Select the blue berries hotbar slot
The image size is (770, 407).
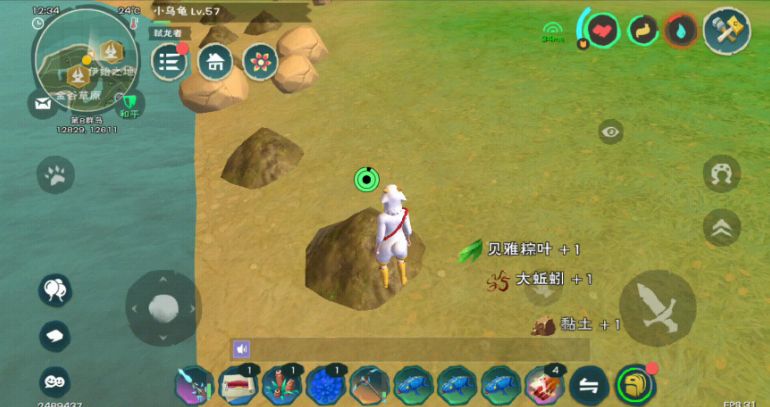pos(325,385)
